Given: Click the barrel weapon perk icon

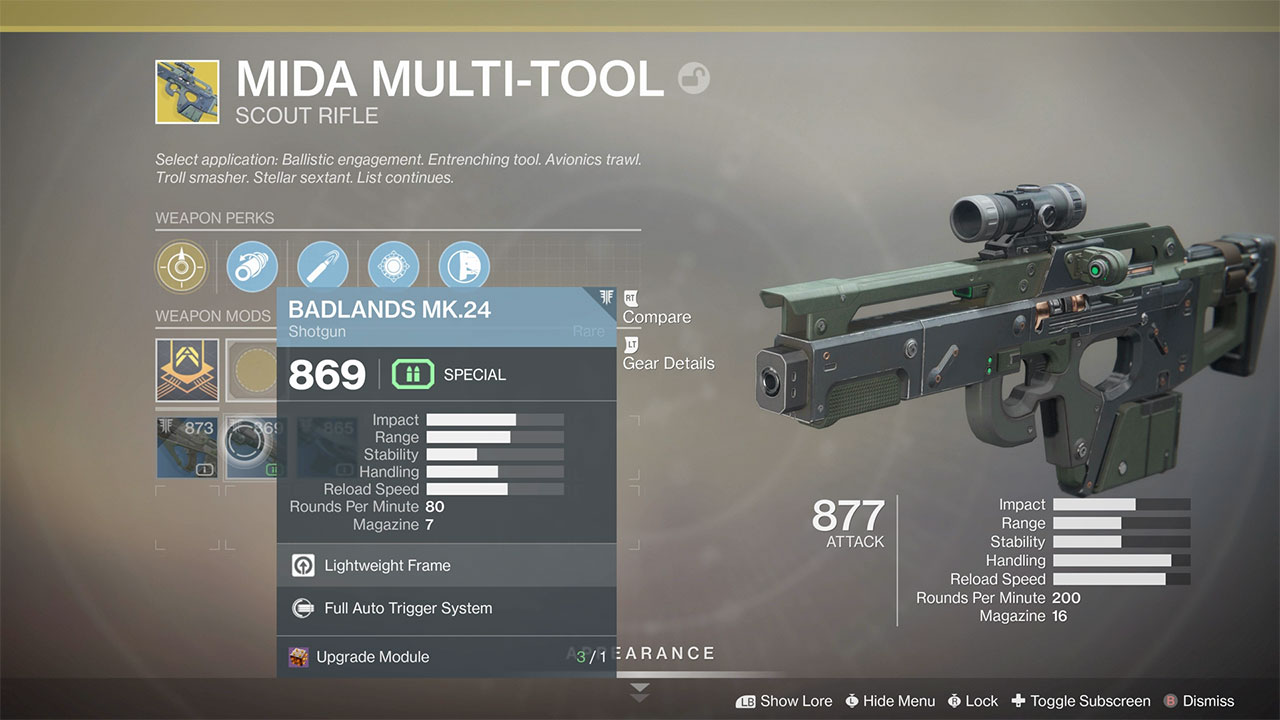Looking at the screenshot, I should pyautogui.click(x=251, y=266).
